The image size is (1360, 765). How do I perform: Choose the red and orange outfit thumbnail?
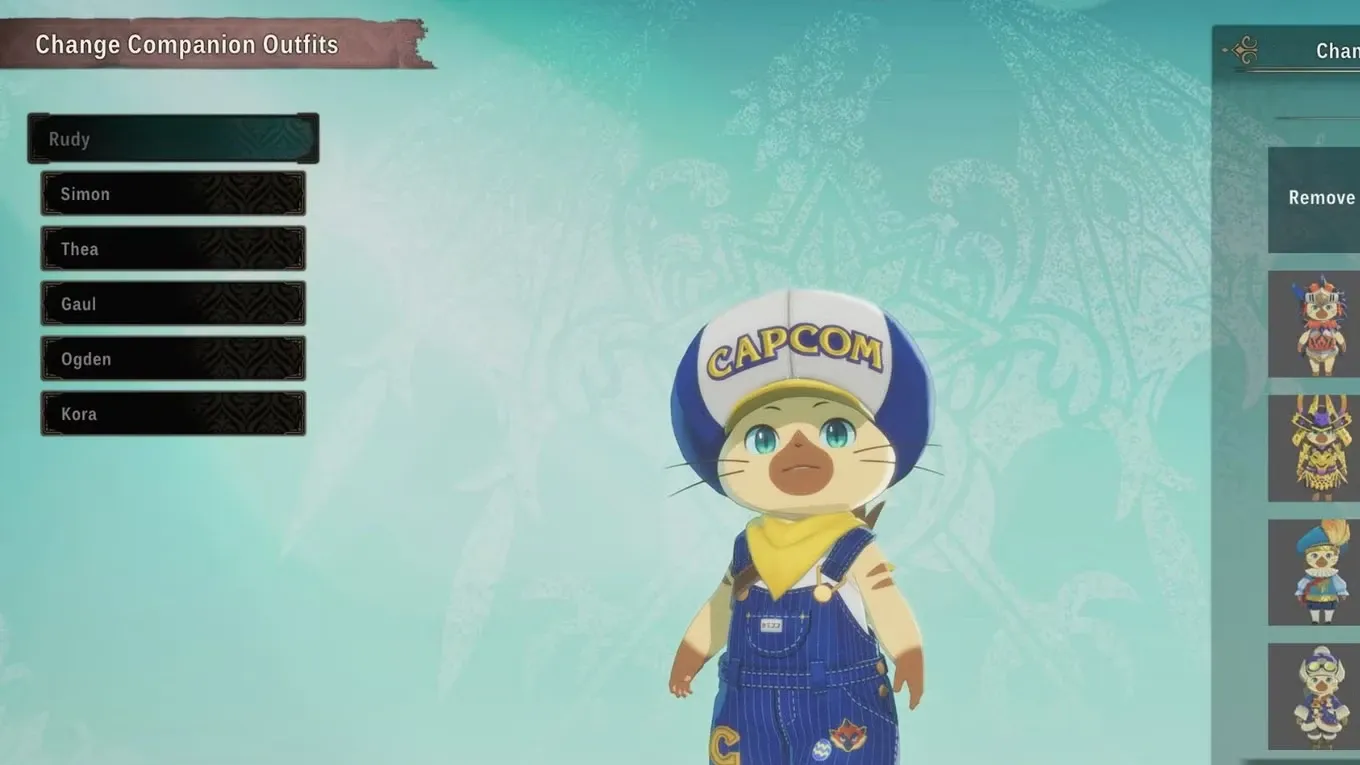coord(1315,324)
